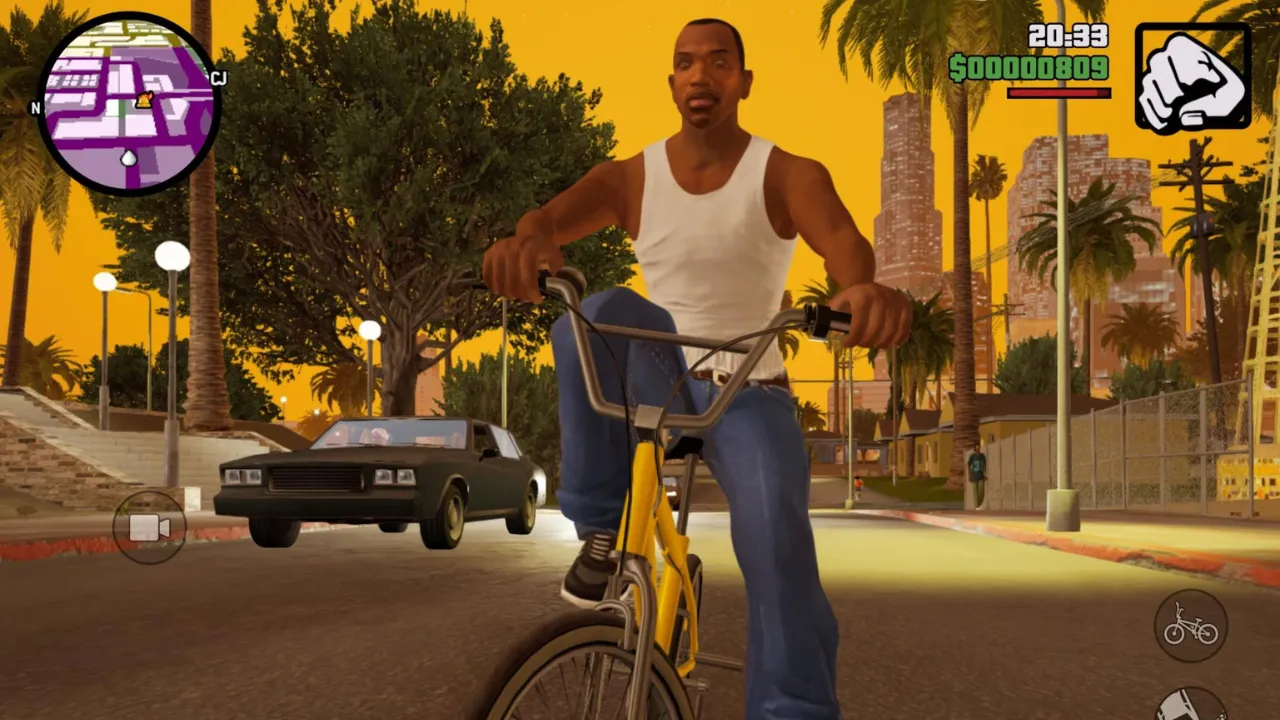
Task: Tap the CJ marker label on radar
Action: tap(218, 78)
